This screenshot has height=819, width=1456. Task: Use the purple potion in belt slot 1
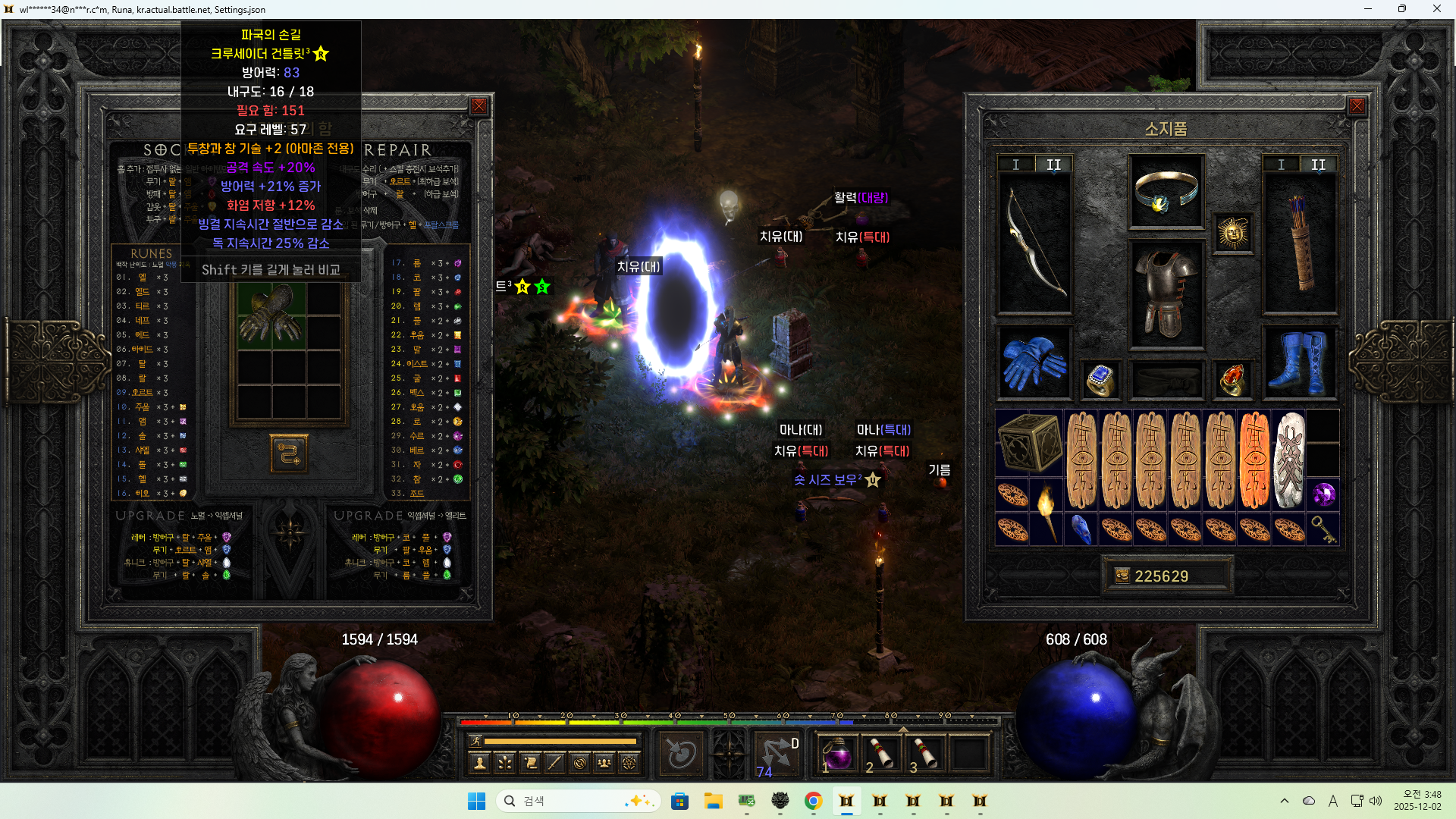[837, 754]
